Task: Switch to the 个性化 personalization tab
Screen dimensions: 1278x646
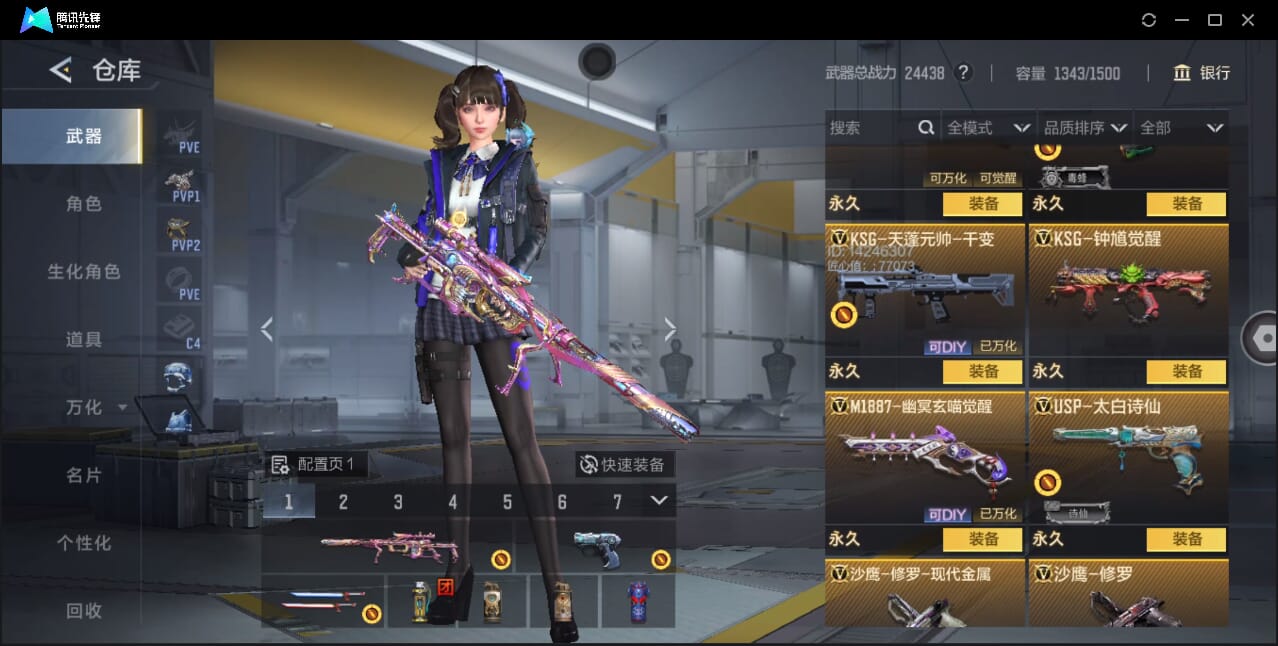Action: coord(84,543)
